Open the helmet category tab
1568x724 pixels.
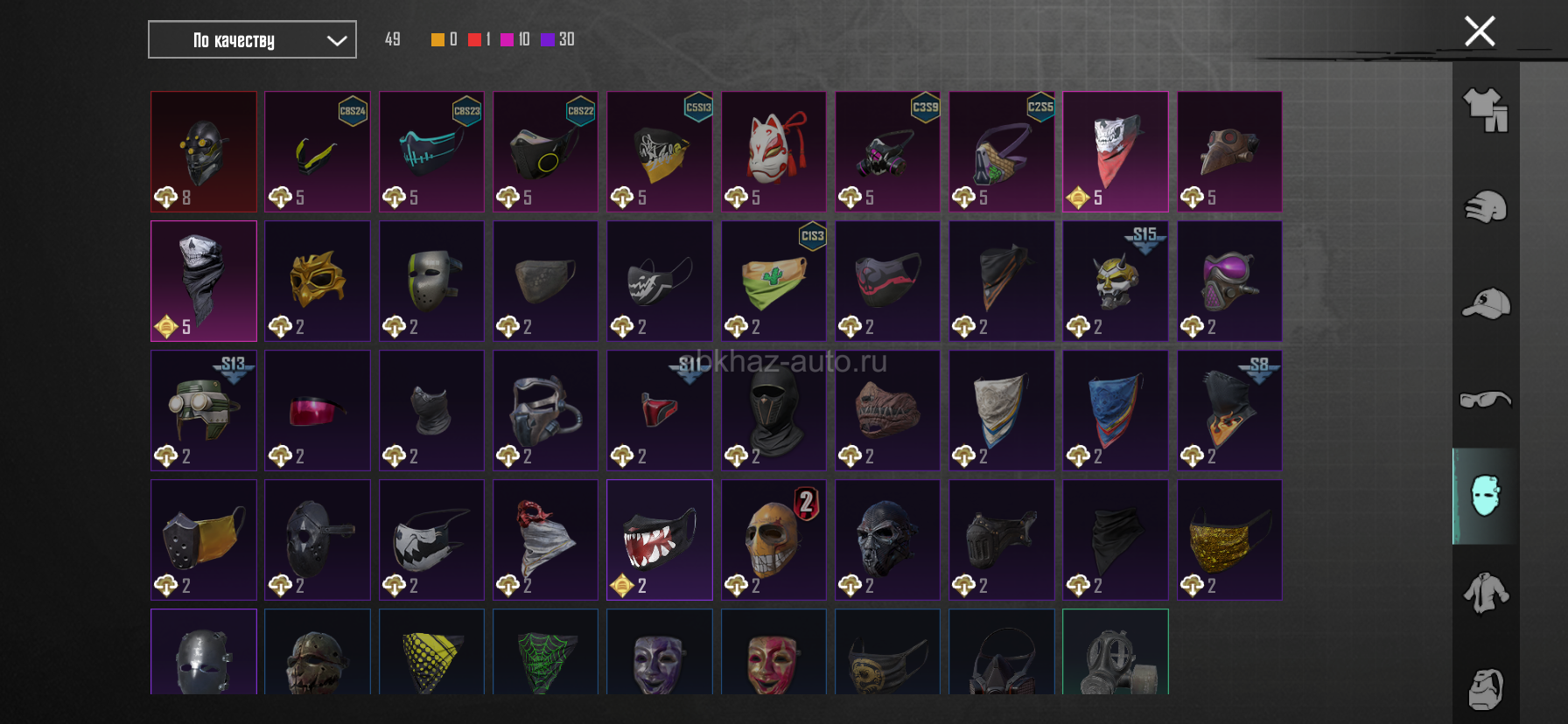[x=1486, y=207]
